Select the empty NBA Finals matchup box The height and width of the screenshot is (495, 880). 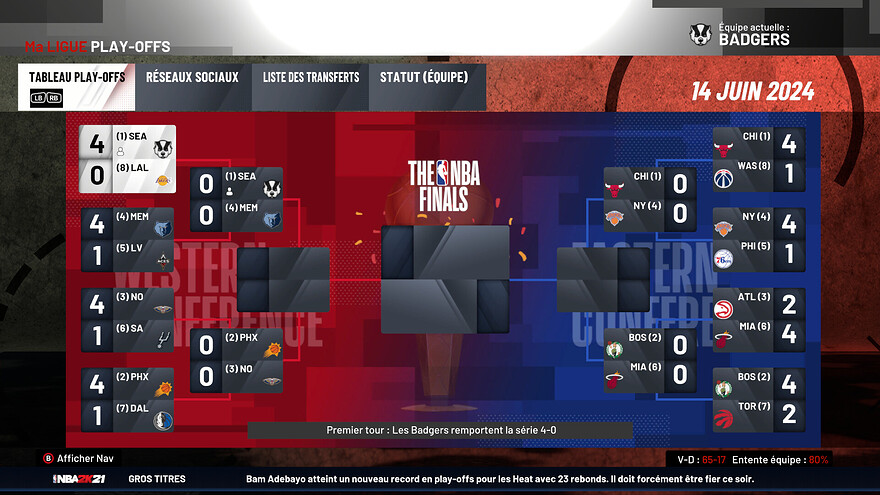(x=445, y=279)
